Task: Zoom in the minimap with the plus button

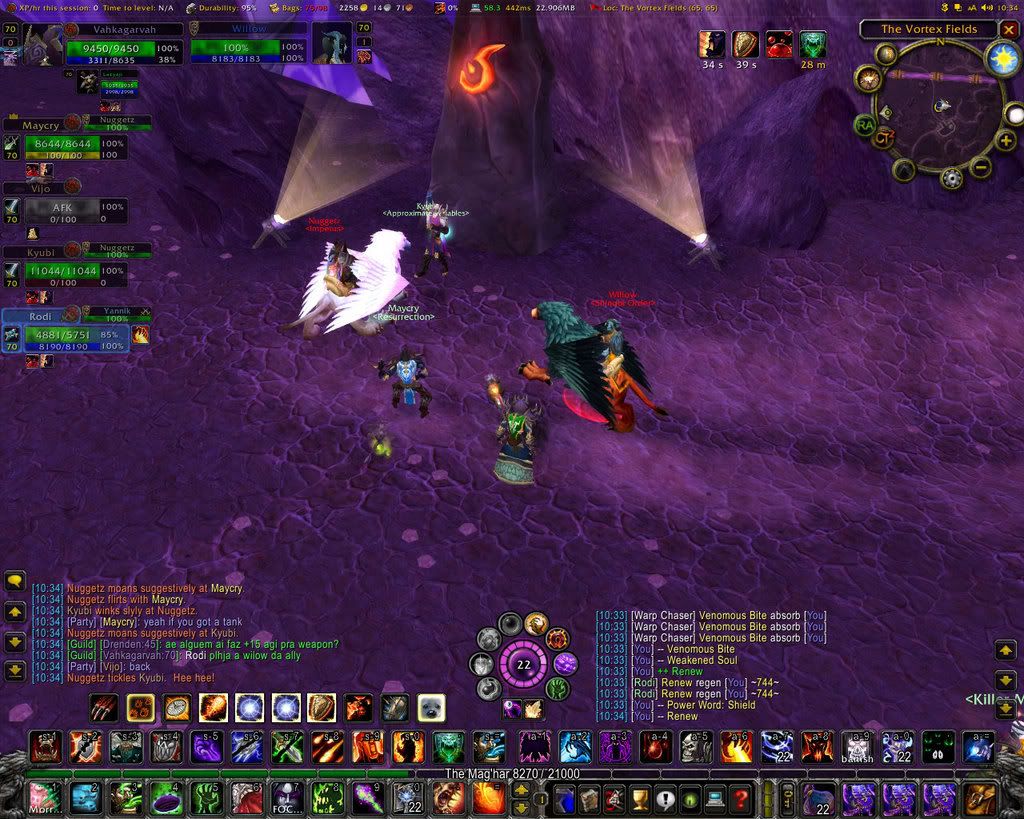Action: coord(1006,141)
